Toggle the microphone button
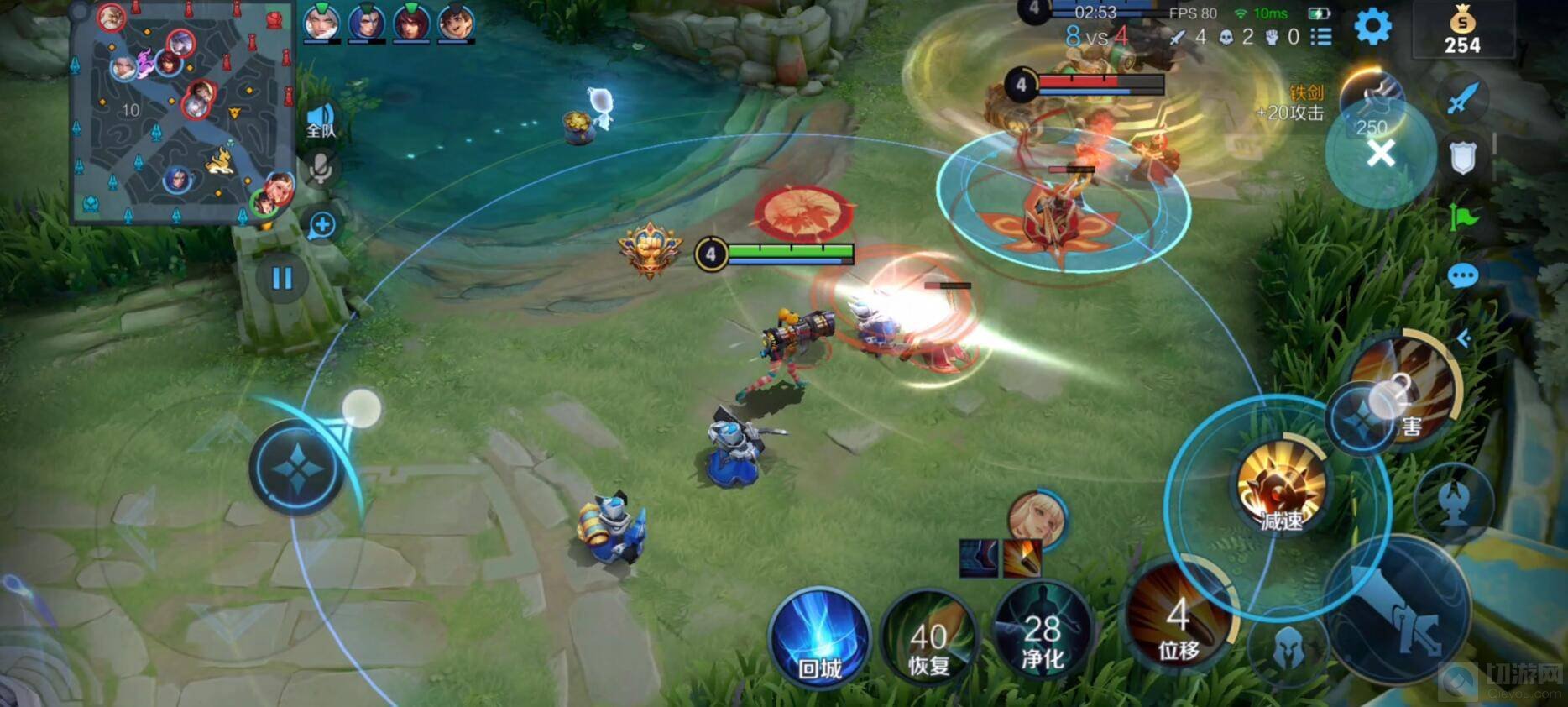1568x707 pixels. 321,169
